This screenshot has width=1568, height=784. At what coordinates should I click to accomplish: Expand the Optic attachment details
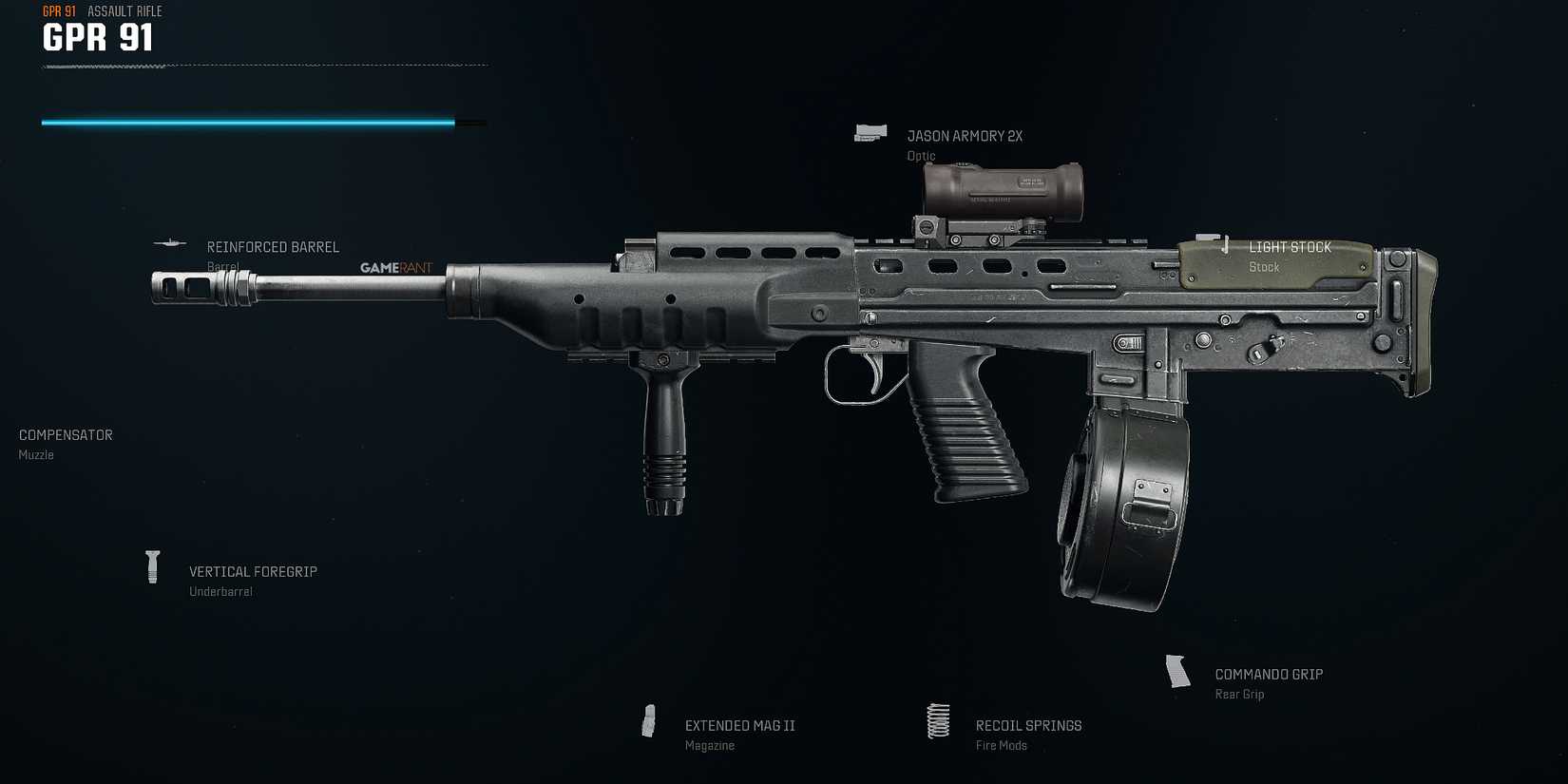pos(921,155)
